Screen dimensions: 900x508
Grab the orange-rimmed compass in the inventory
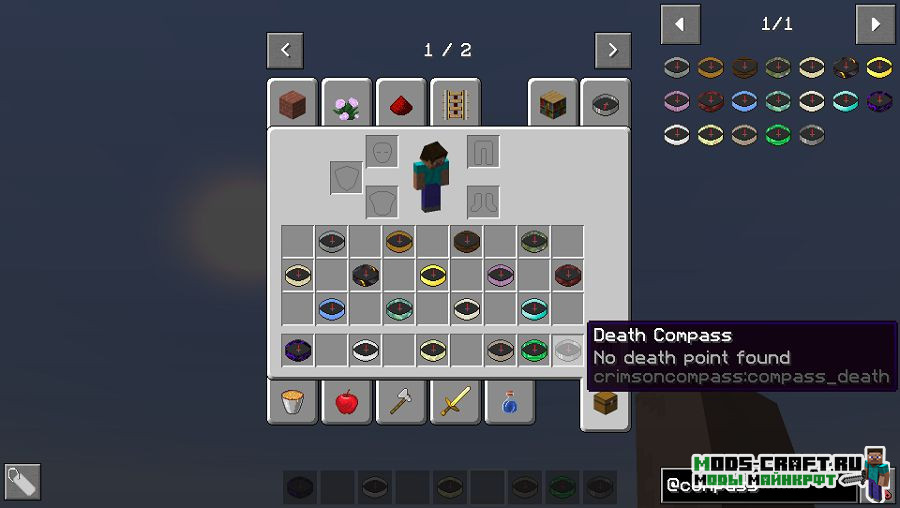[399, 241]
